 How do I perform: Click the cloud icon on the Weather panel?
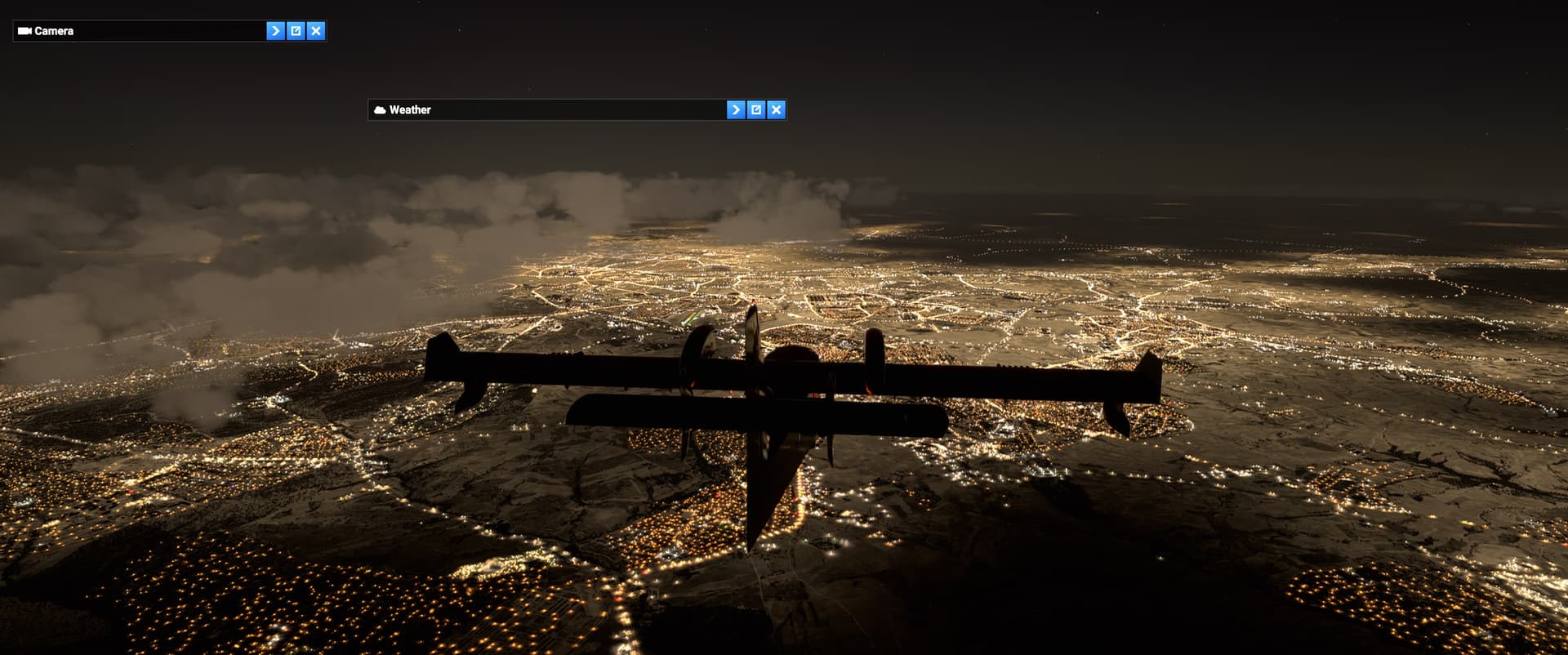380,109
